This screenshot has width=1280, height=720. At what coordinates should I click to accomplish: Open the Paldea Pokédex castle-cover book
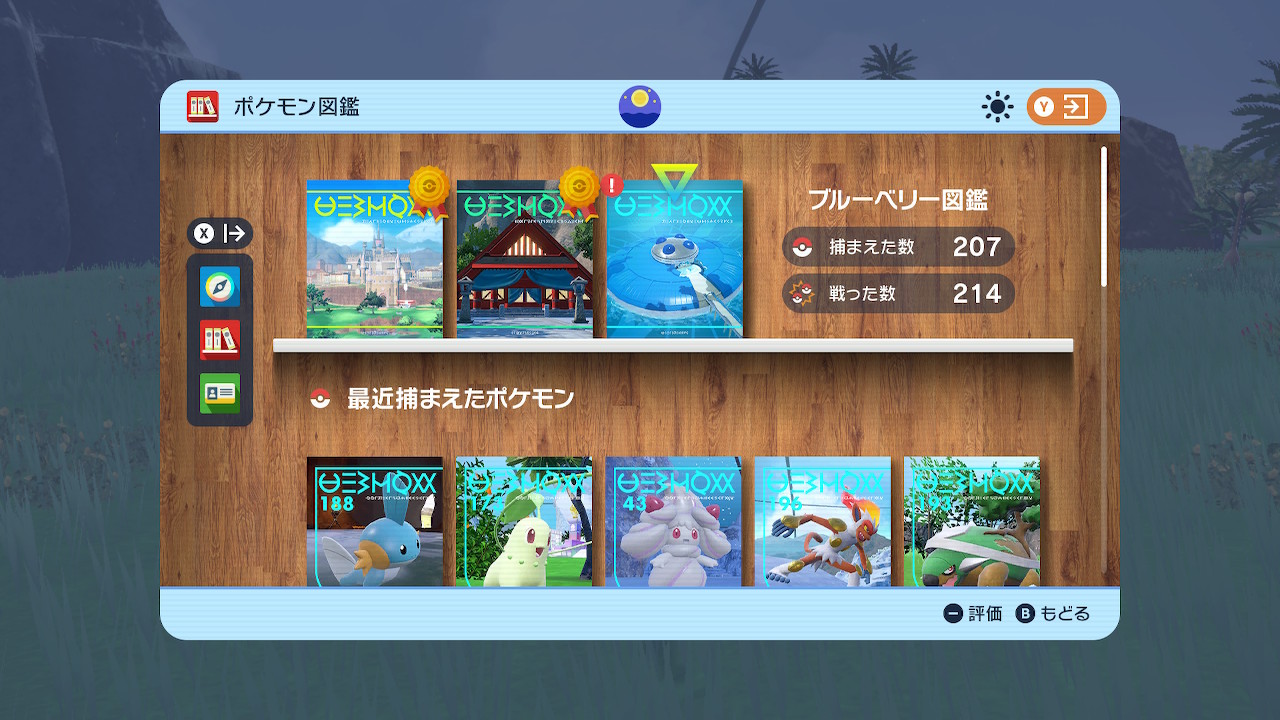[x=374, y=260]
